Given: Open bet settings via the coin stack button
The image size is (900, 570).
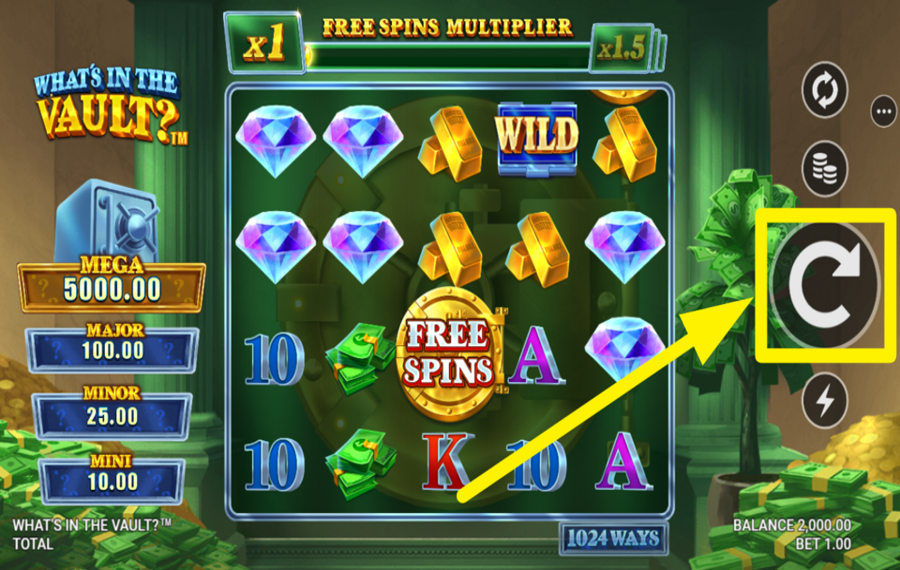Looking at the screenshot, I should coord(825,168).
